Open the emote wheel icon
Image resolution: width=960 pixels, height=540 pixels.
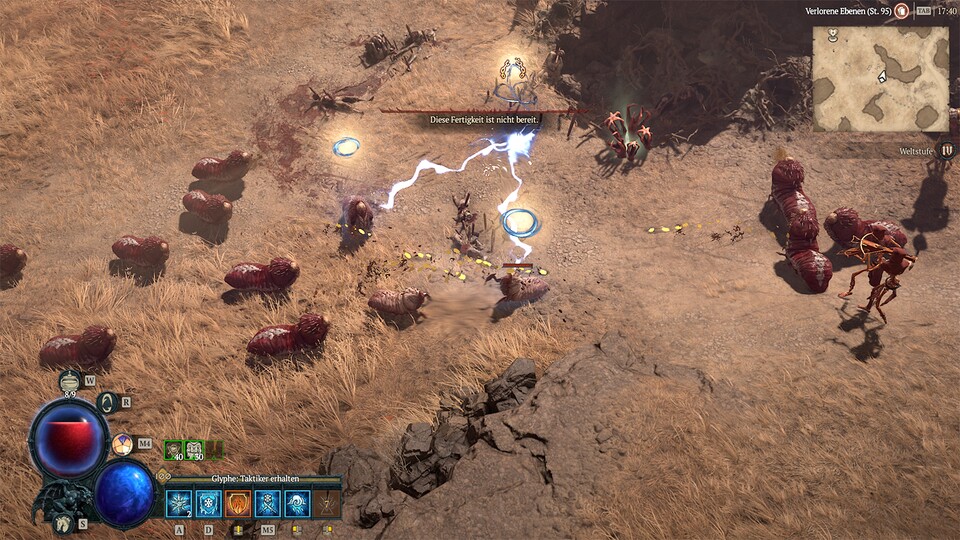point(122,444)
